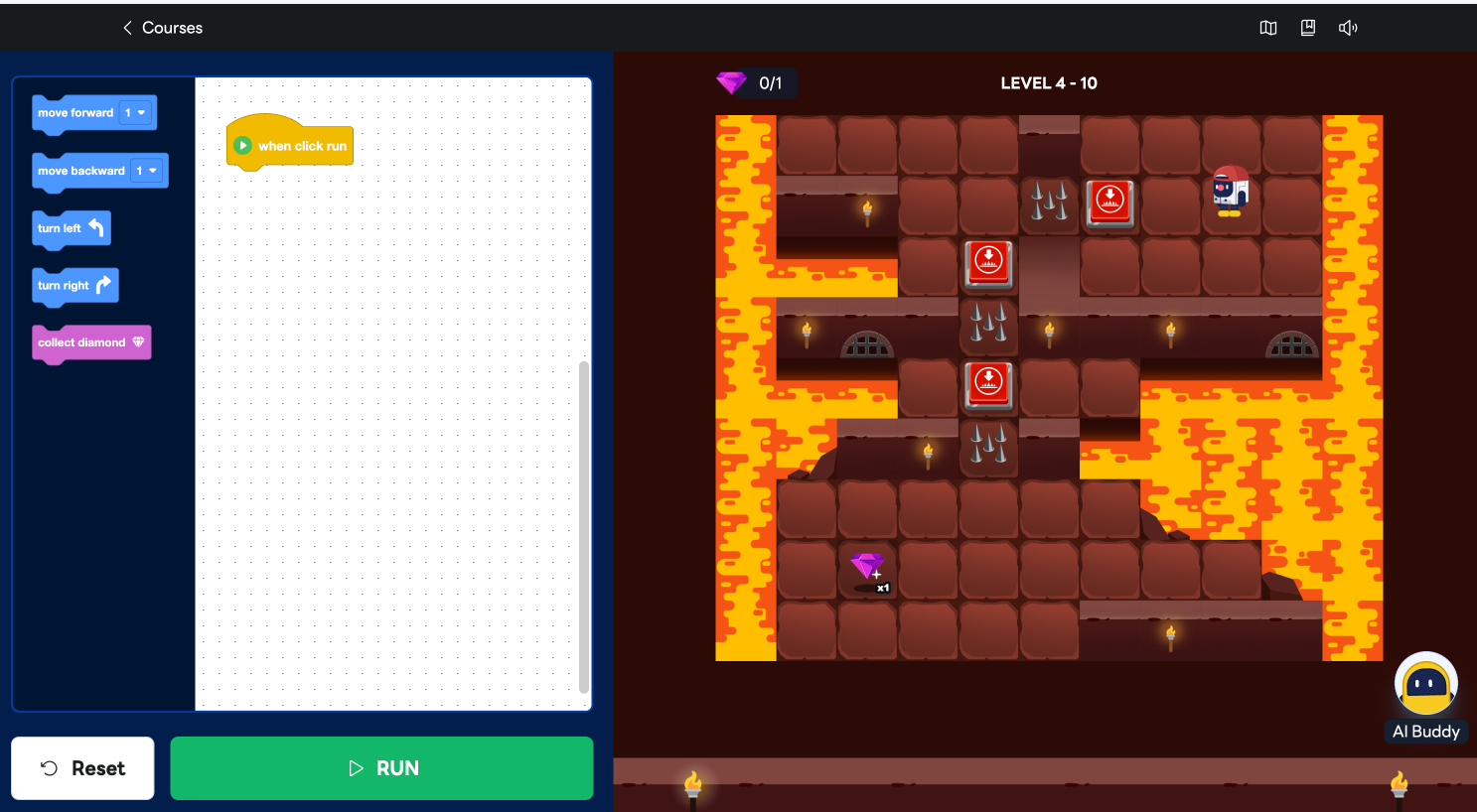This screenshot has height=812, width=1477.
Task: Open the AI Buddy helper
Action: 1425,696
